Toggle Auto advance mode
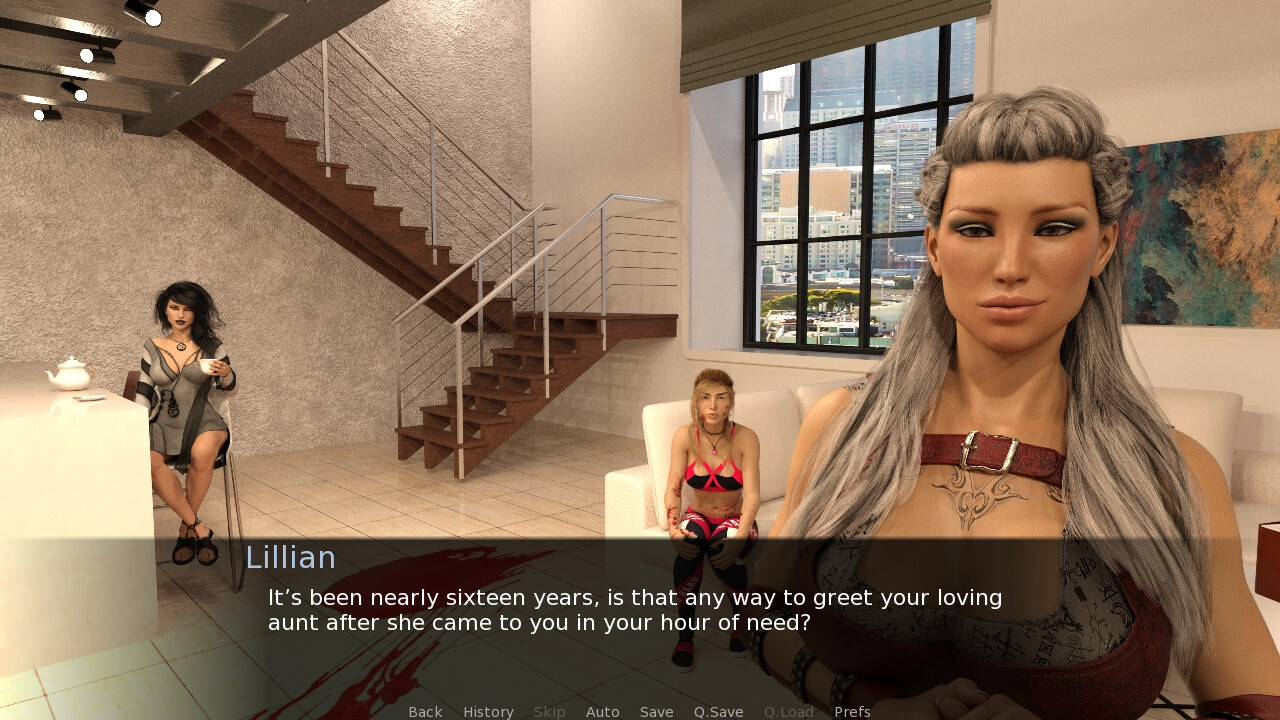1280x720 pixels. tap(602, 712)
